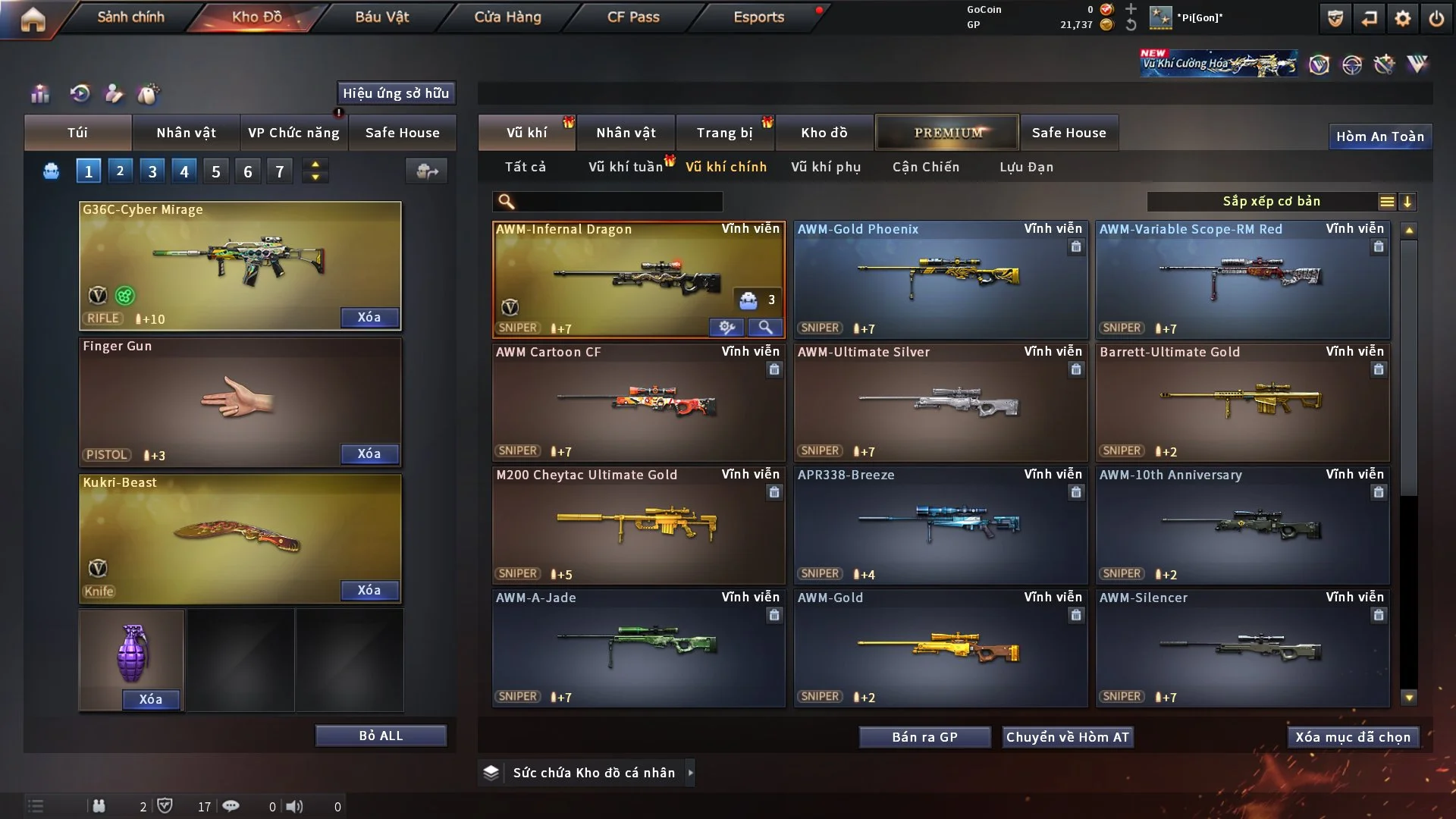Choose the Barrett-Ultimate Gold sniper
Viewport: 1456px width, 819px height.
(x=1242, y=402)
